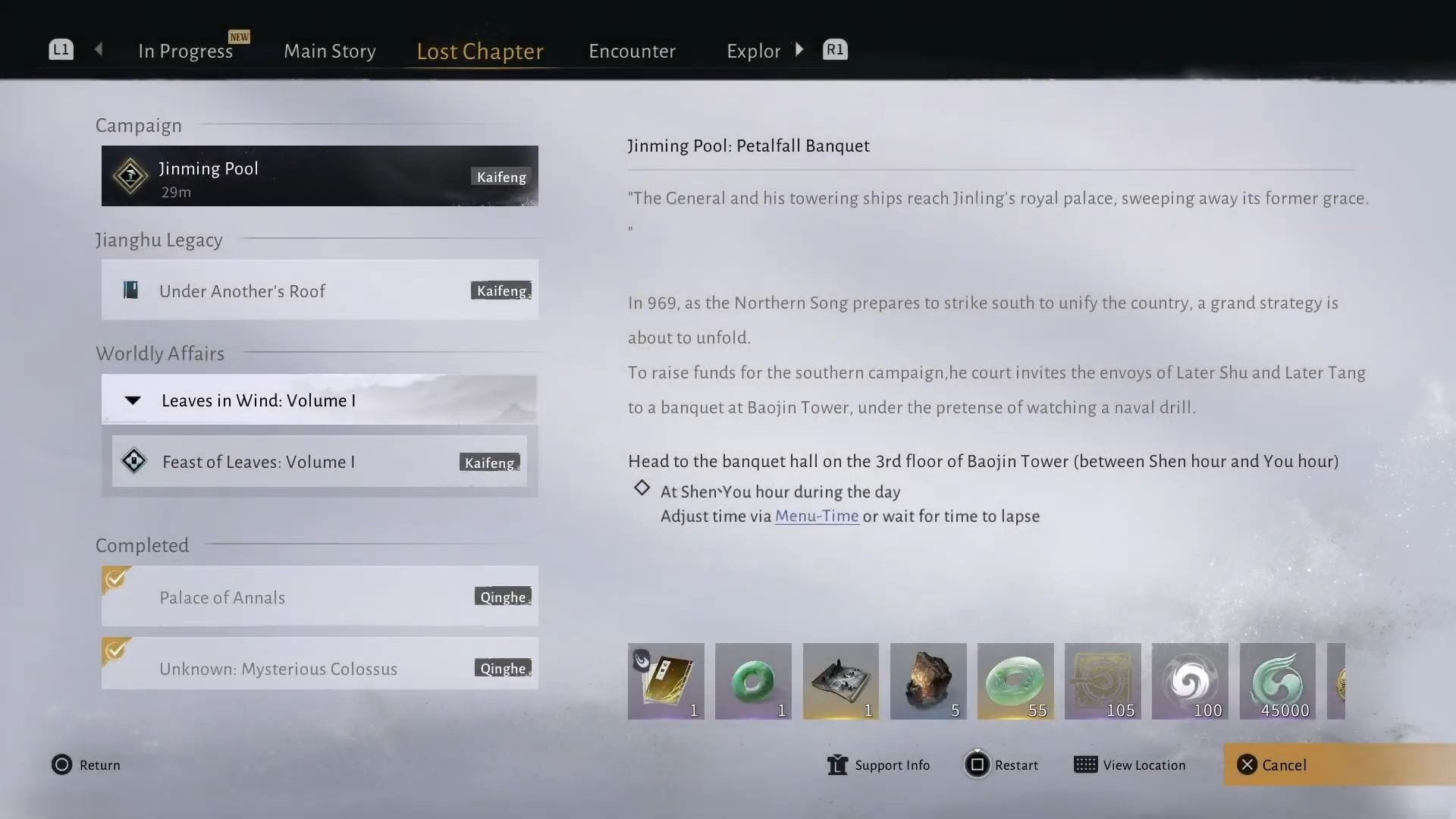The height and width of the screenshot is (819, 1456).
Task: Click the checkmark on Unknown: Mysterious Colossus
Action: pyautogui.click(x=115, y=651)
